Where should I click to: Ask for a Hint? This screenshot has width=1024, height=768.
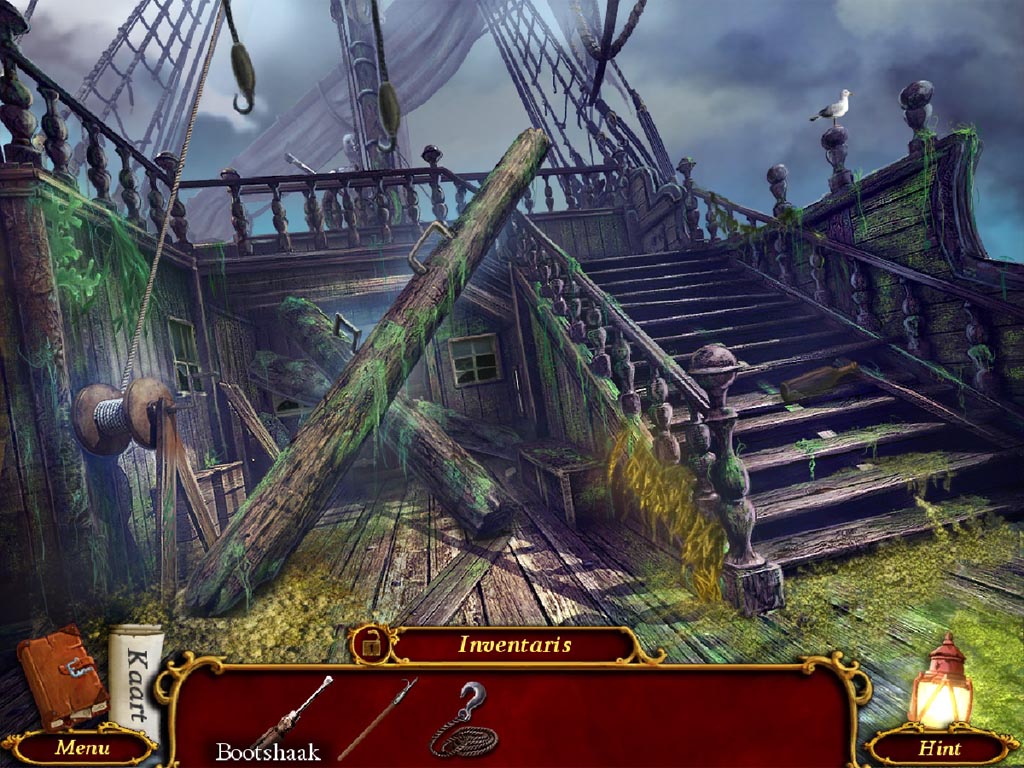click(x=940, y=747)
